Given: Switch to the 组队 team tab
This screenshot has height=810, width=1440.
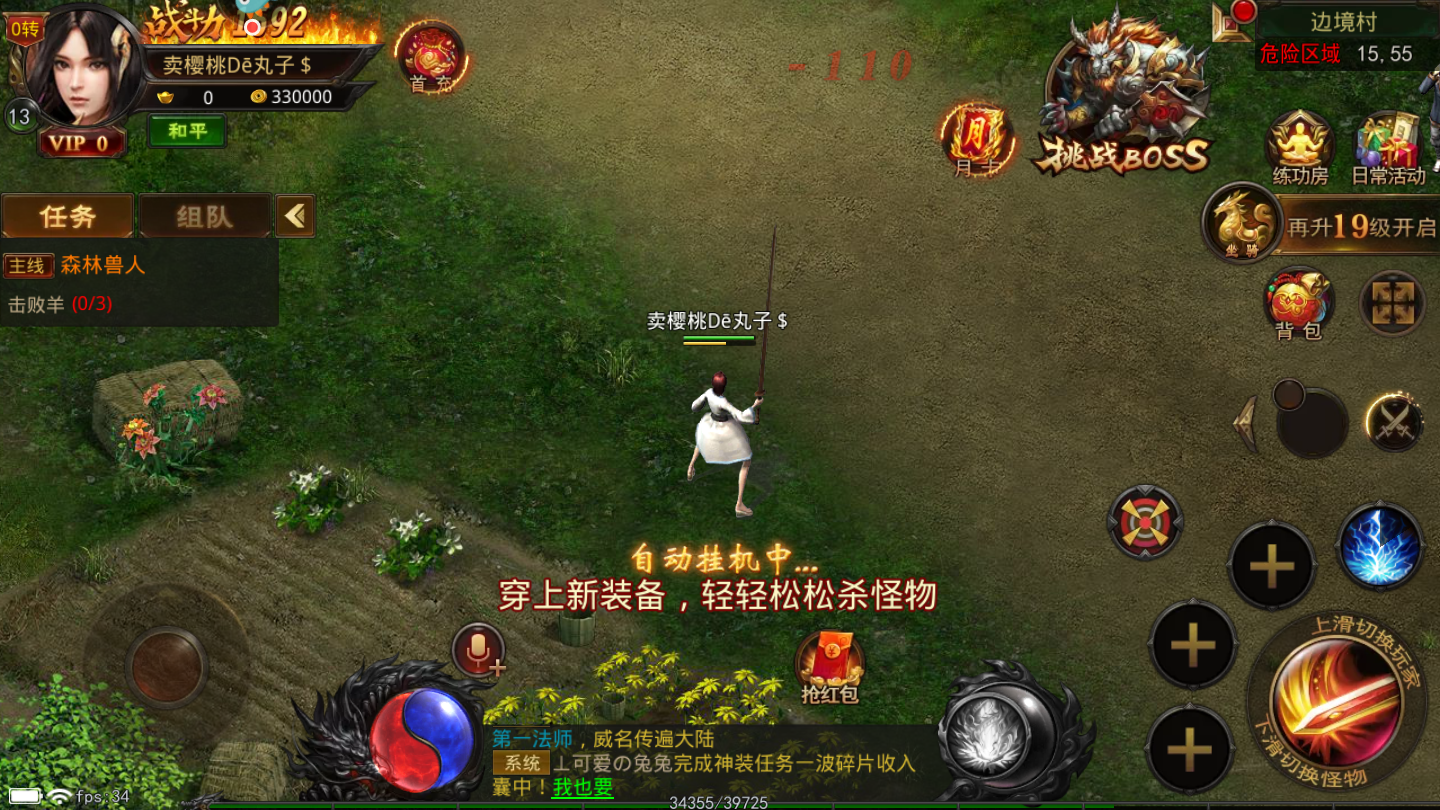Looking at the screenshot, I should (205, 214).
